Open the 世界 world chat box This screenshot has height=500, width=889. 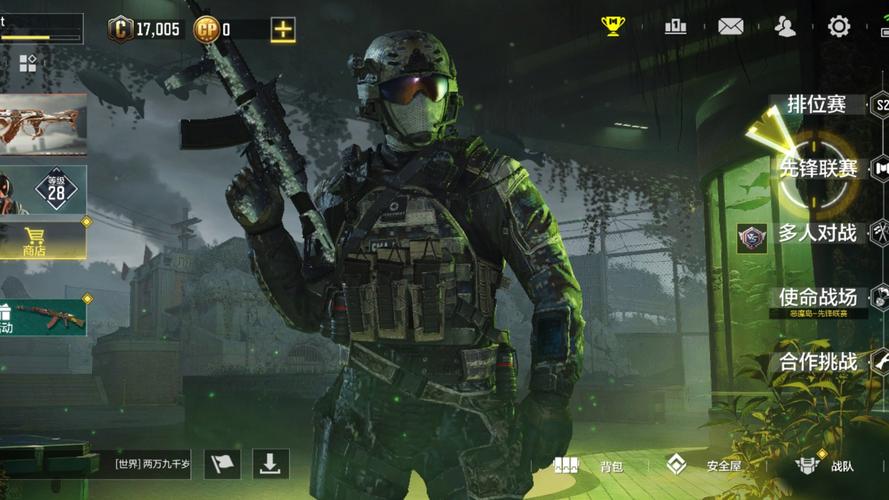(x=148, y=464)
